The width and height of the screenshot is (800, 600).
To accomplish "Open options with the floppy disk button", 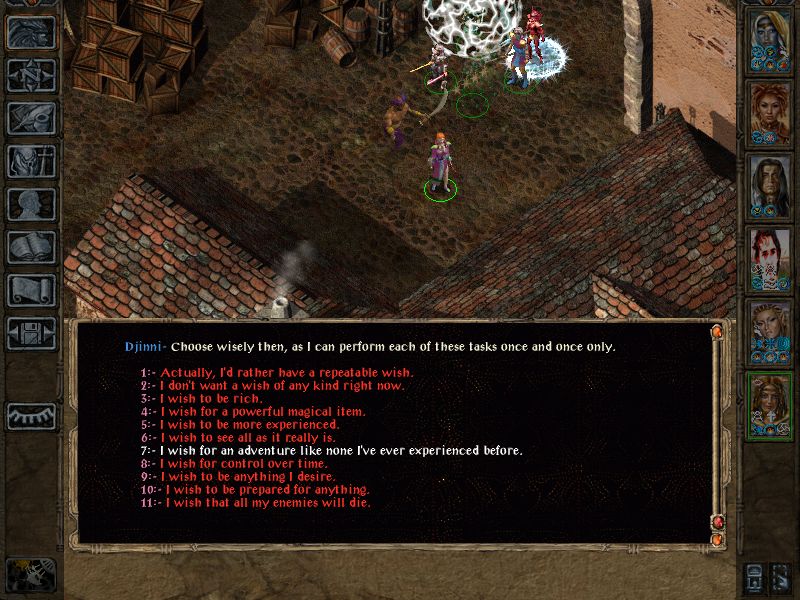I will pos(31,333).
